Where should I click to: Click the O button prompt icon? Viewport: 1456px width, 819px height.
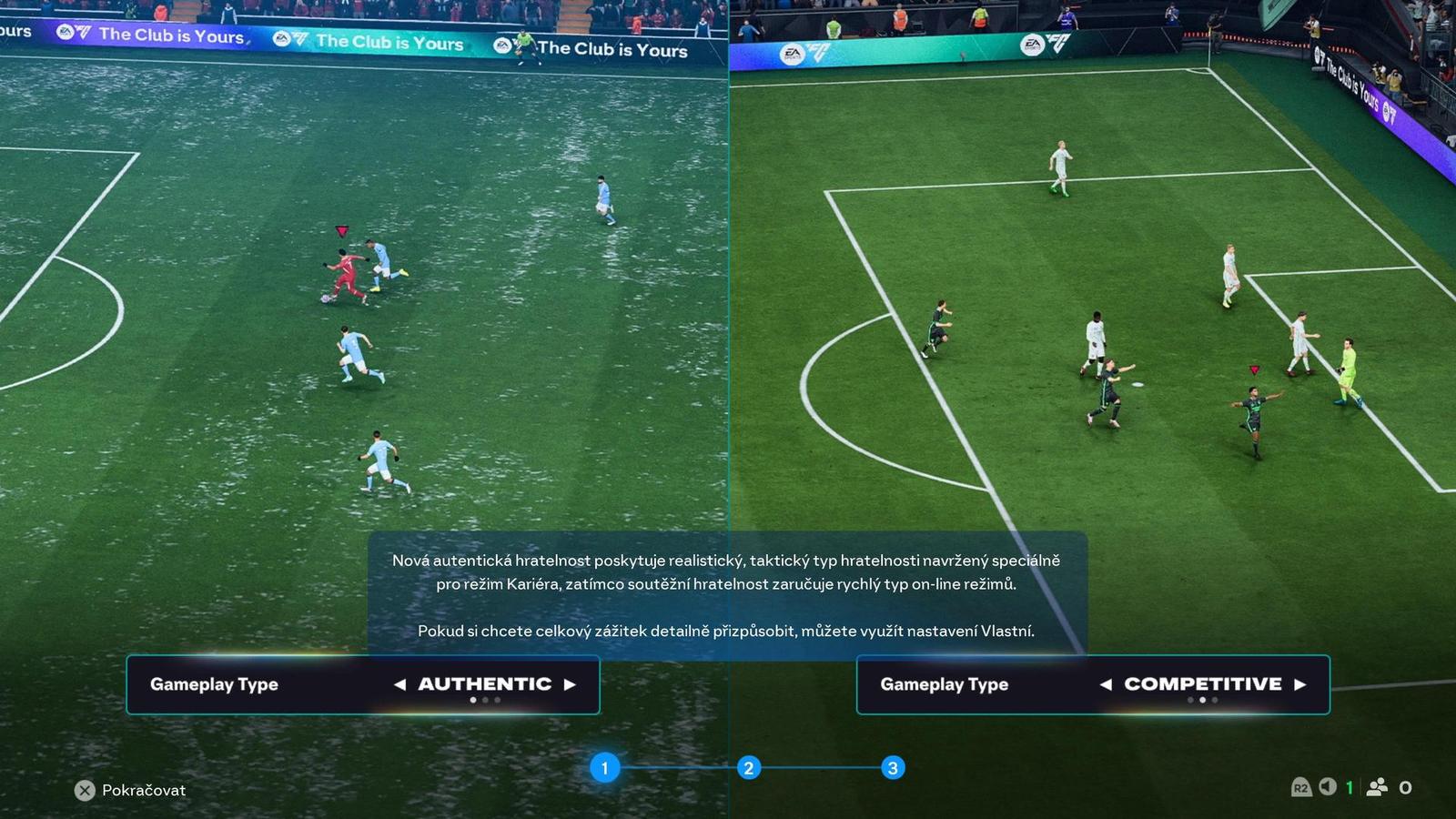coord(1404,787)
